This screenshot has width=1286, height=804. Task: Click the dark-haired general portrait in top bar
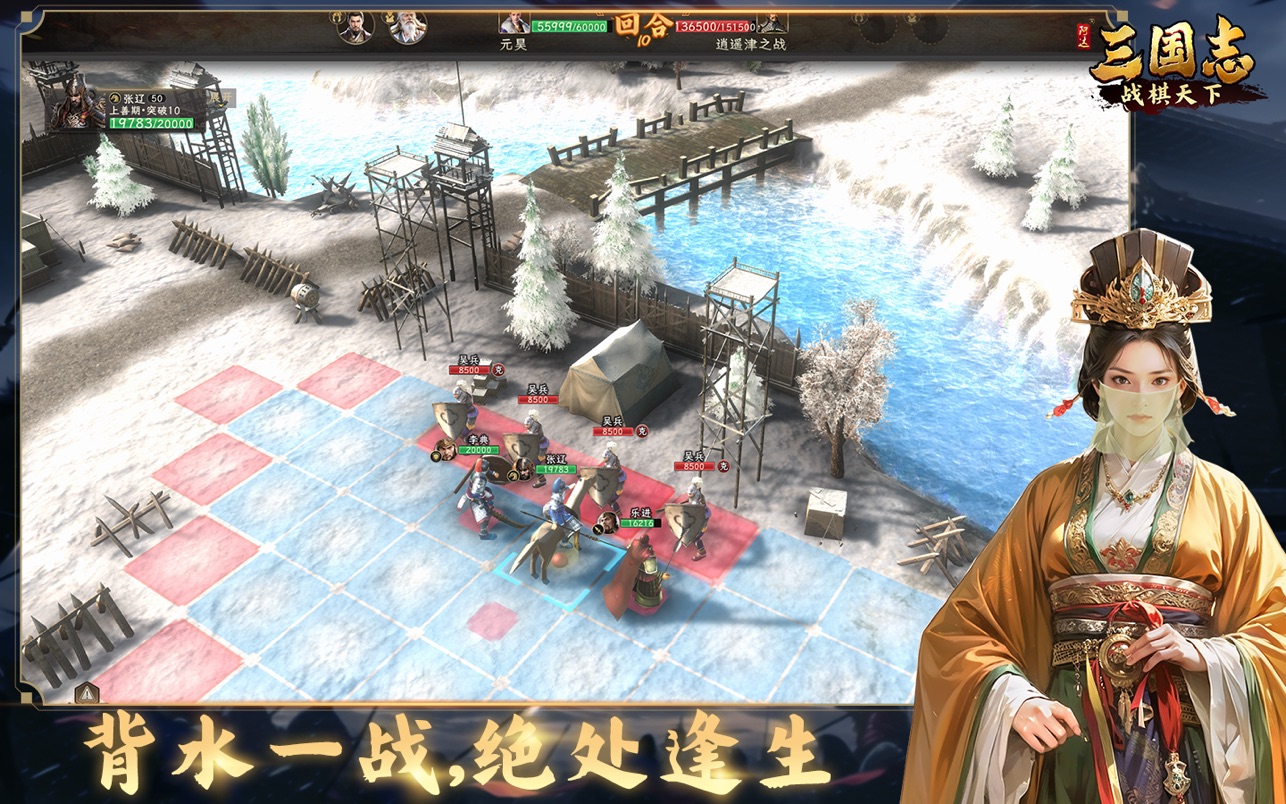point(355,27)
